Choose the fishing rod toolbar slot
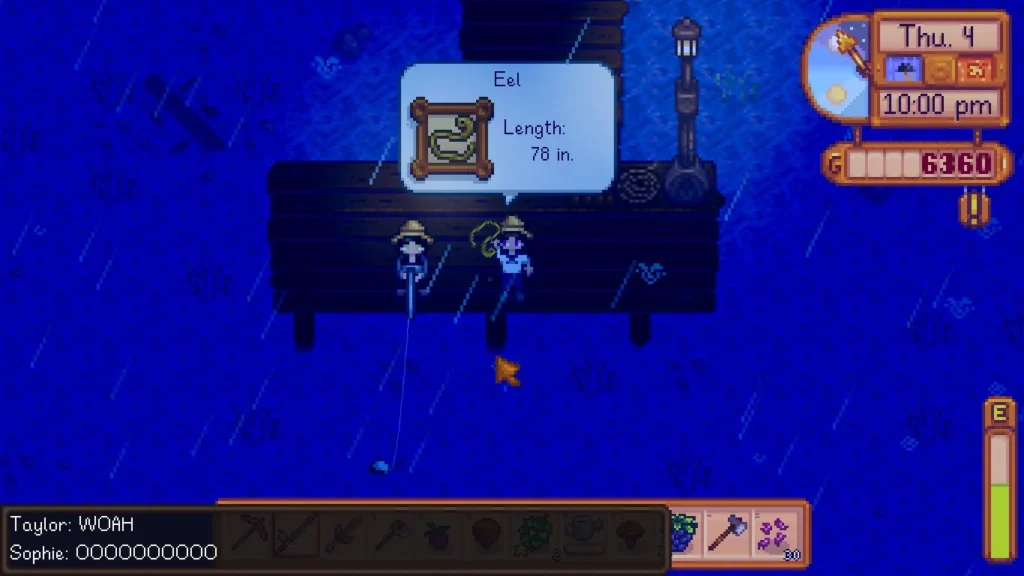The height and width of the screenshot is (576, 1024). click(296, 534)
